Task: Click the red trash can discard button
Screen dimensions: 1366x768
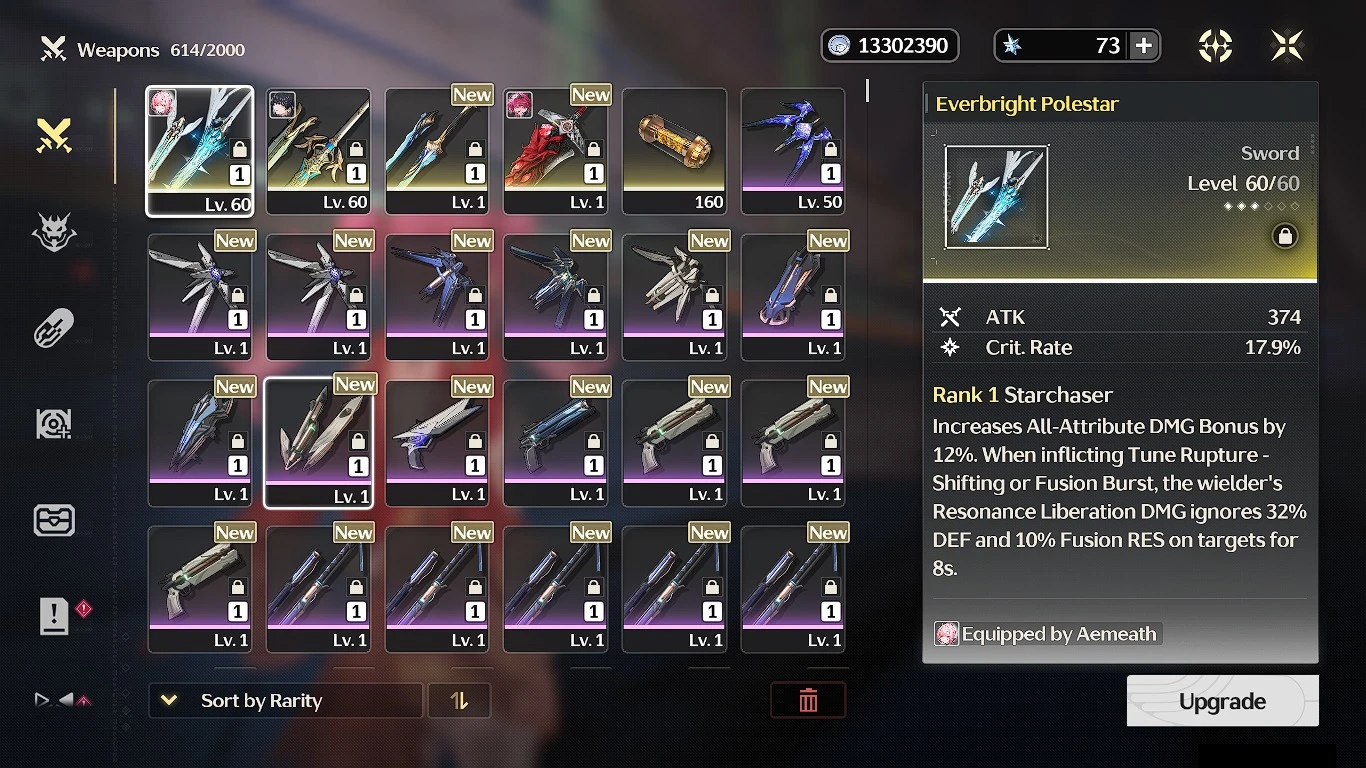Action: [x=808, y=701]
